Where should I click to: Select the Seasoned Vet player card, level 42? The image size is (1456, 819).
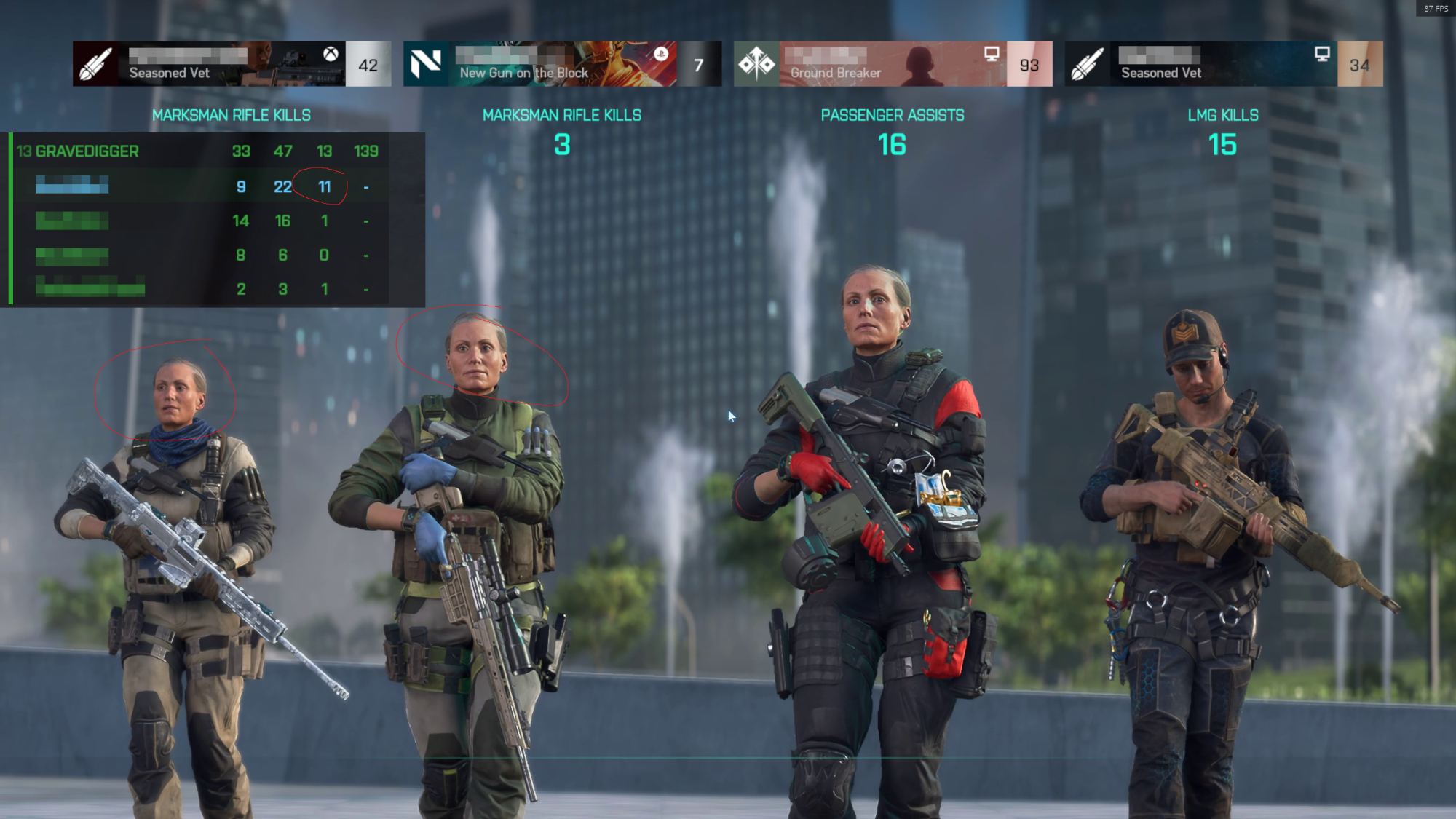click(232, 64)
